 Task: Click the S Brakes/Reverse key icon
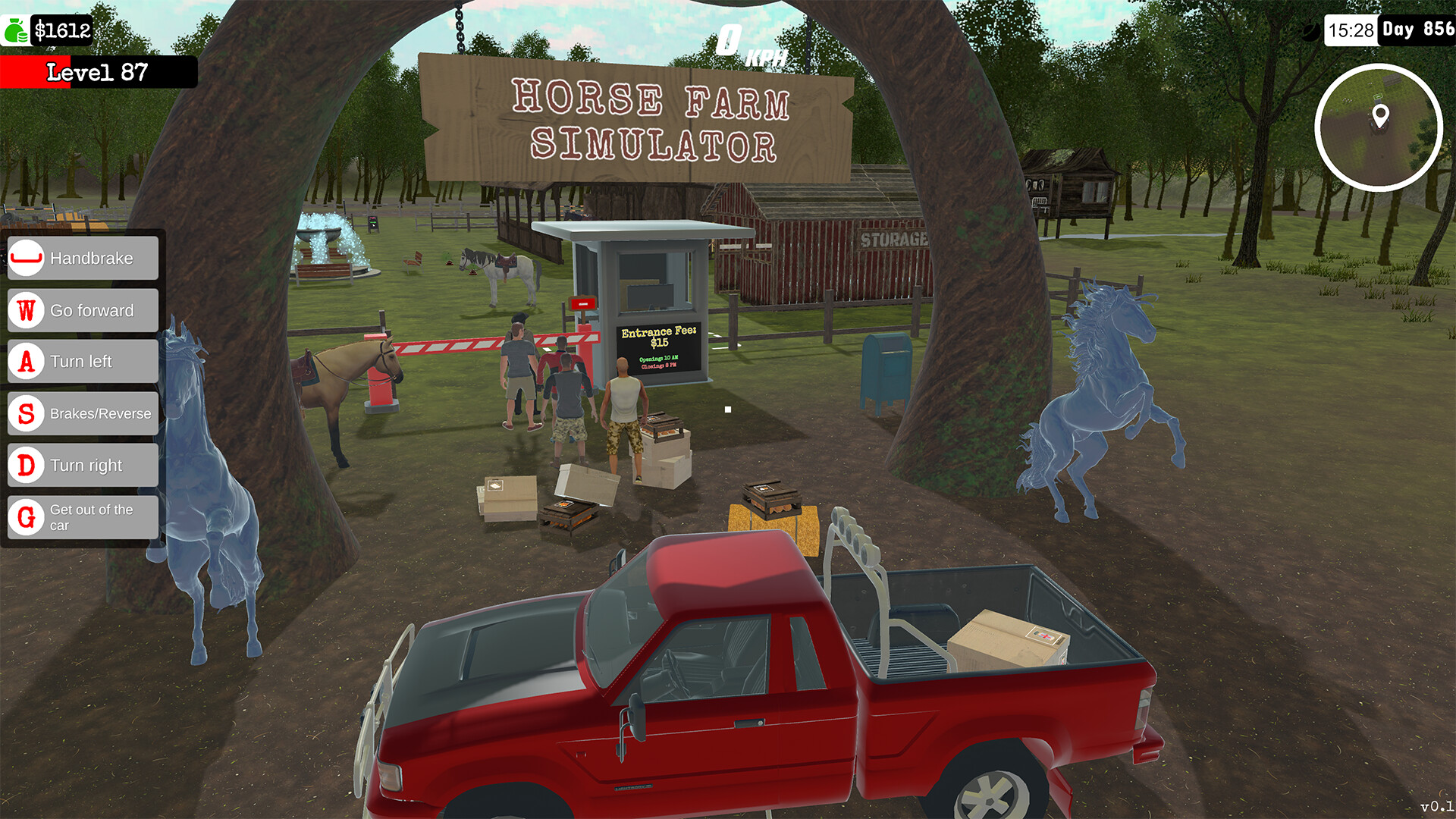26,413
